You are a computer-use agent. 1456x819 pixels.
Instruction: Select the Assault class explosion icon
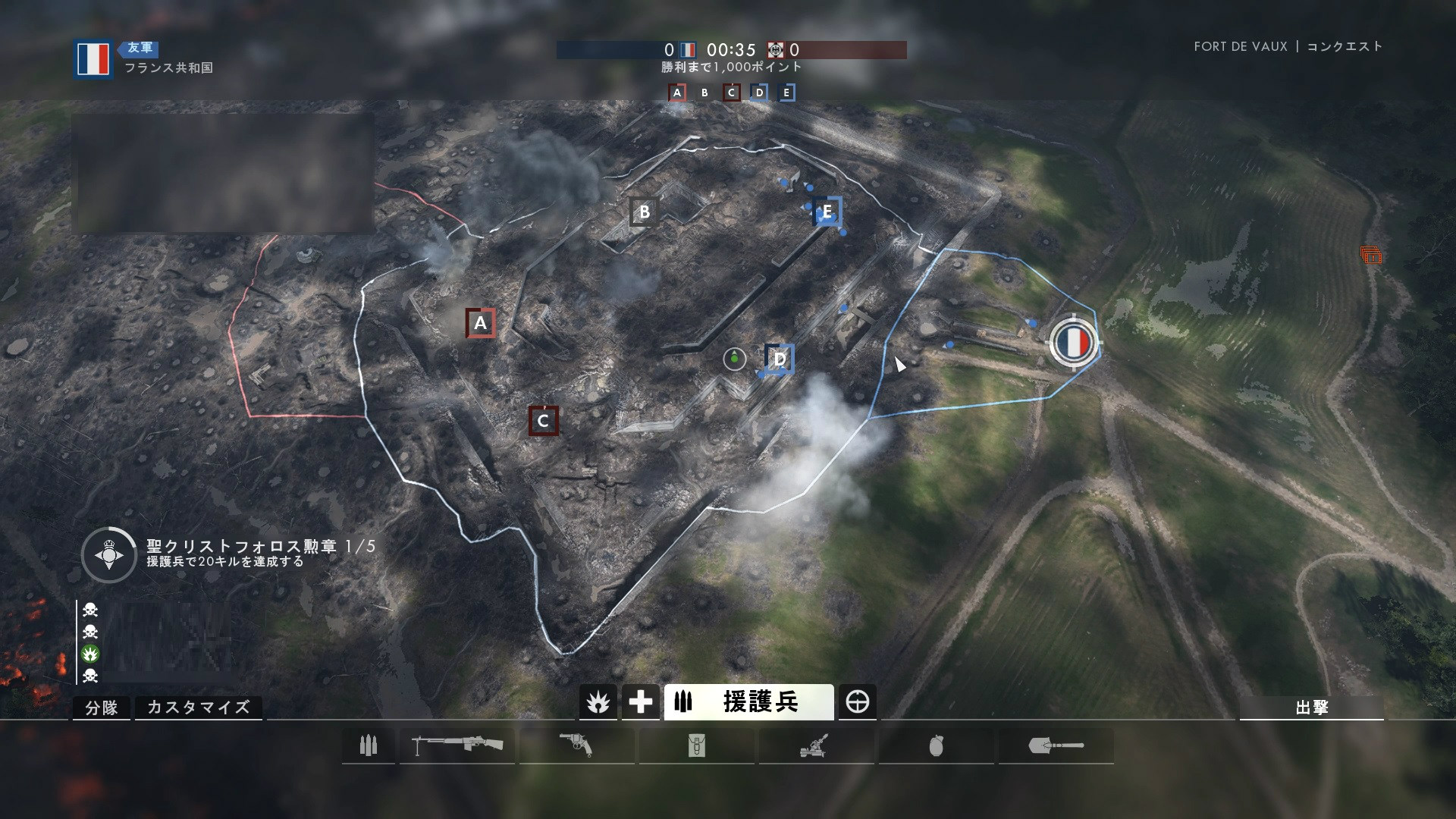[598, 702]
